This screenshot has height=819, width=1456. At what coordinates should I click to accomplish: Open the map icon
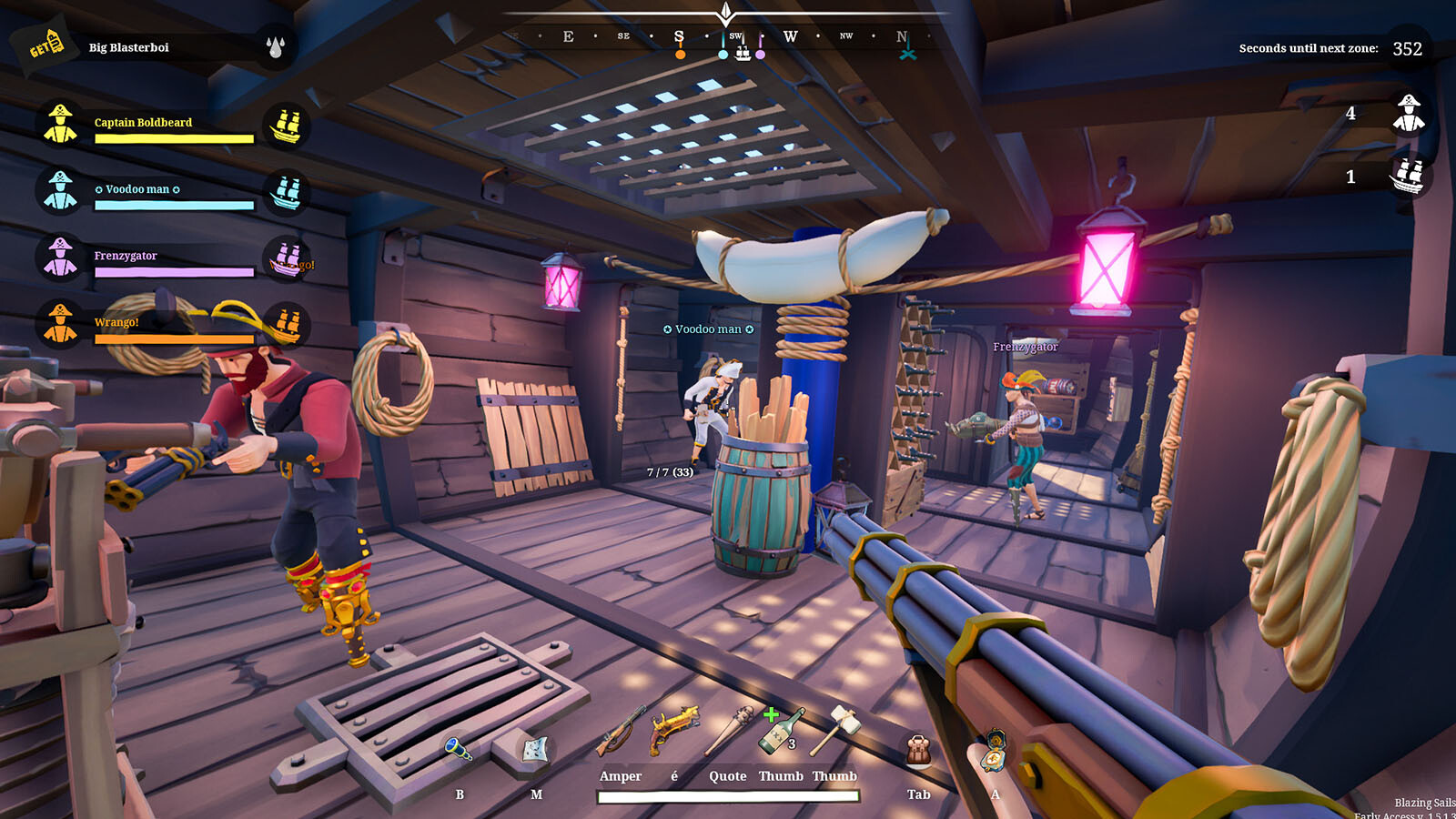(536, 750)
